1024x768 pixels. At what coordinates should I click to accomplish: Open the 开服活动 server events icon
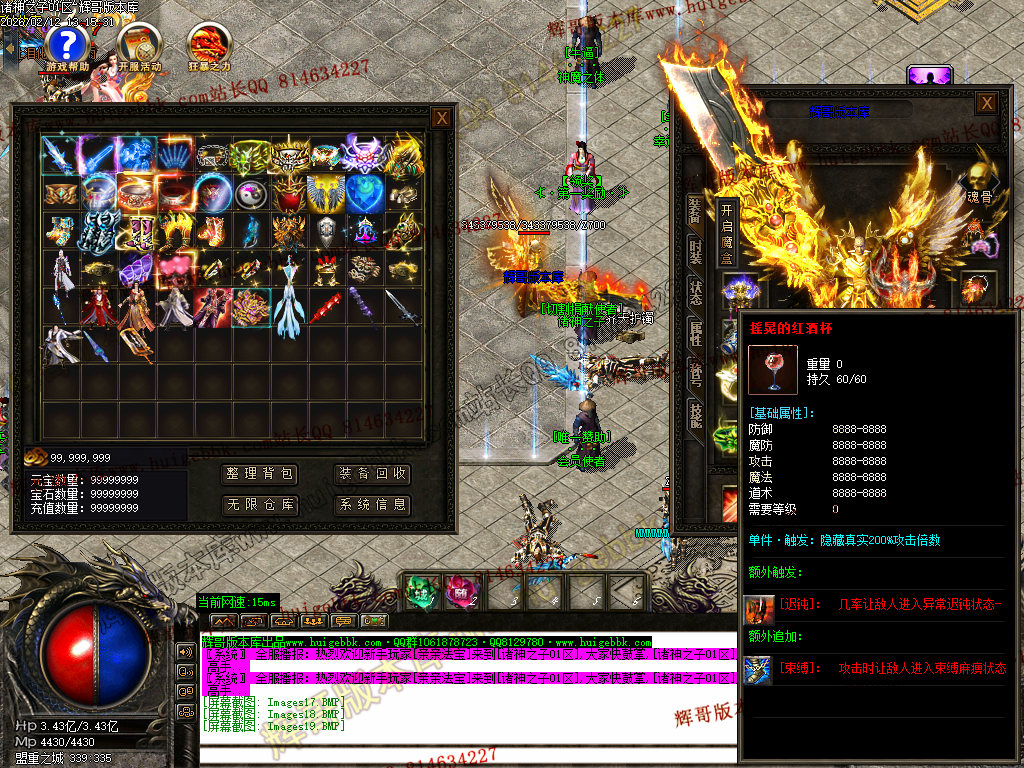click(x=139, y=45)
